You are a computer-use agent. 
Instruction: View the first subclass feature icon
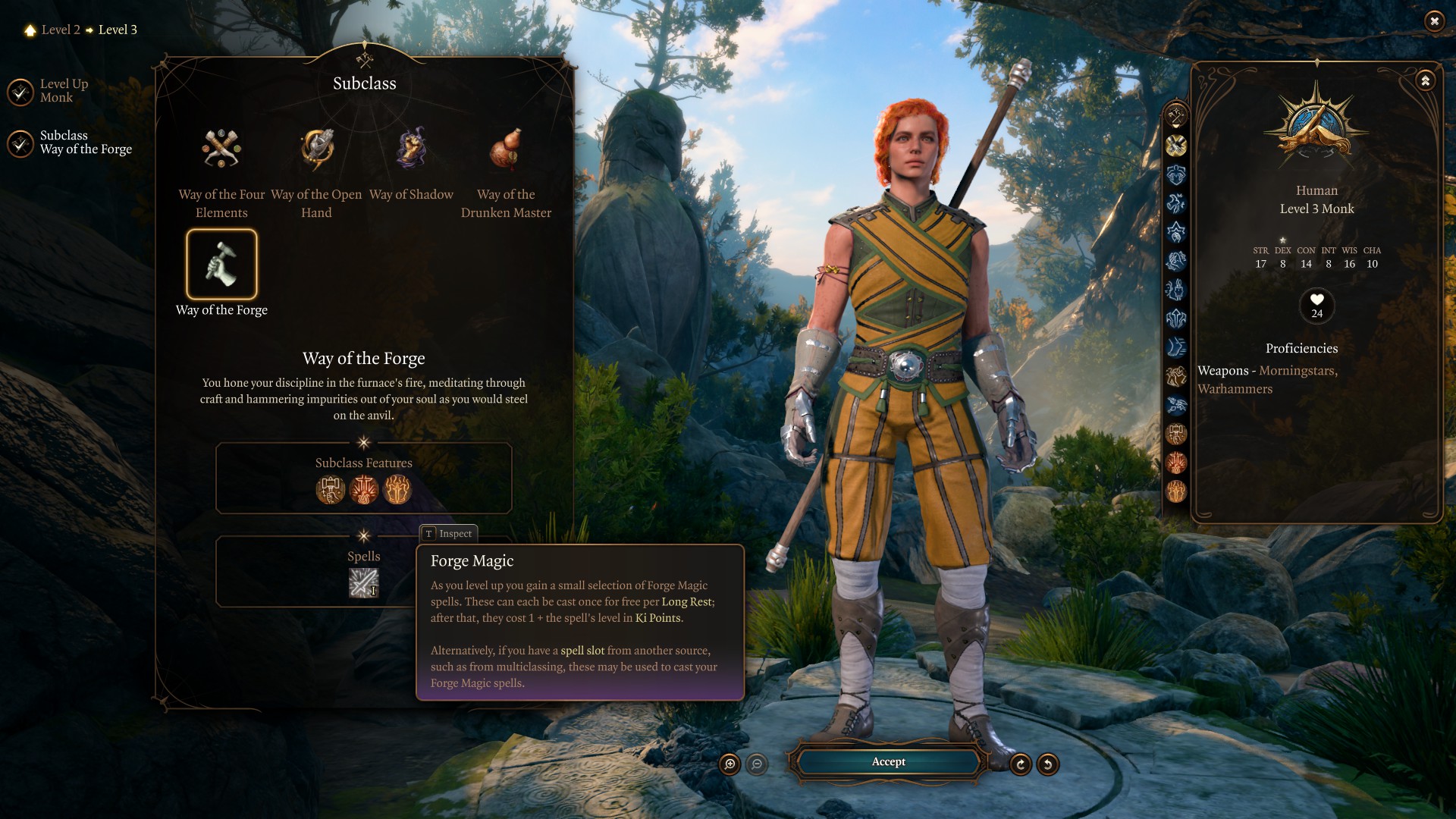[x=331, y=490]
